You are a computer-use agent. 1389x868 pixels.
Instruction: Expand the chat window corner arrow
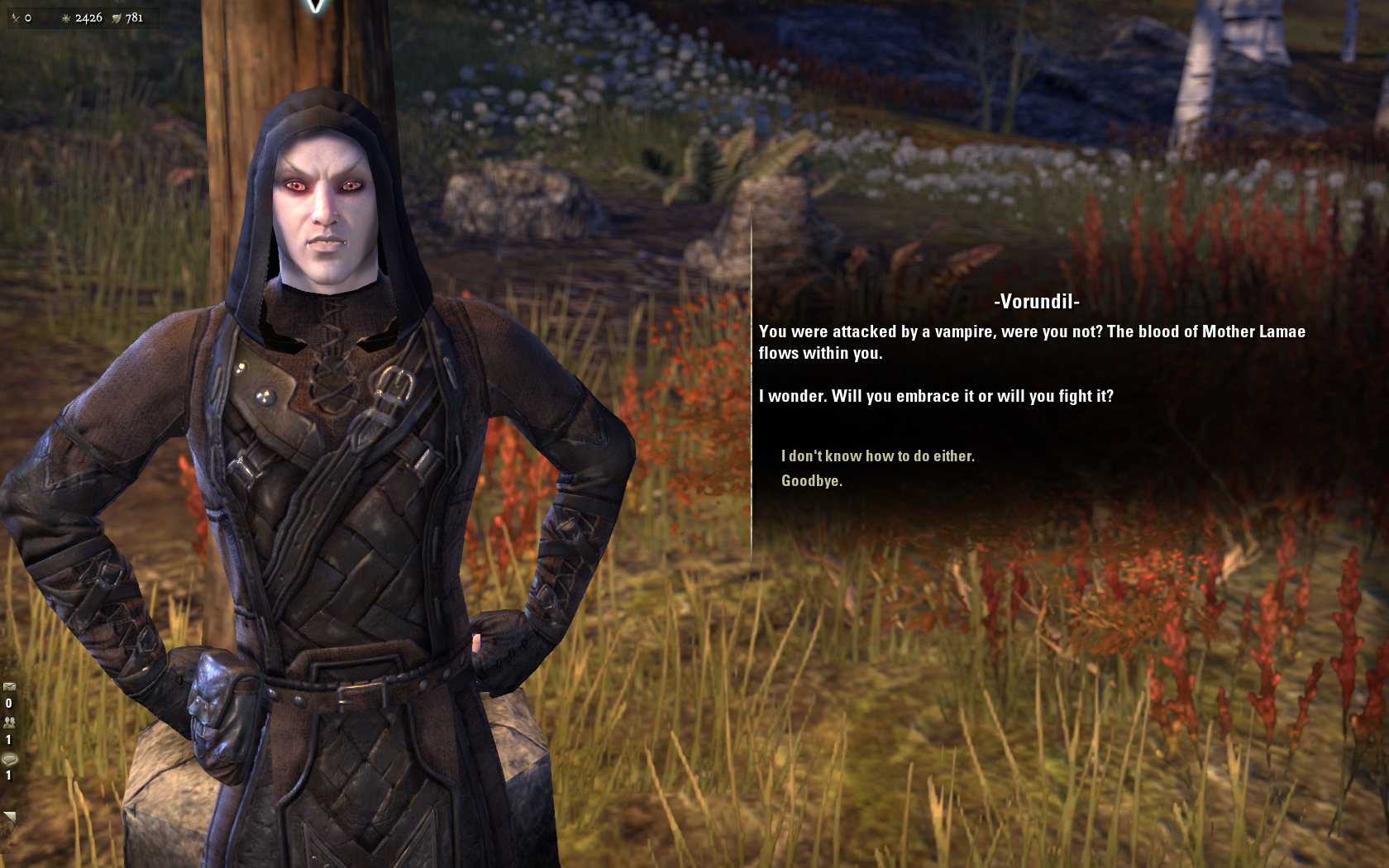click(x=9, y=817)
